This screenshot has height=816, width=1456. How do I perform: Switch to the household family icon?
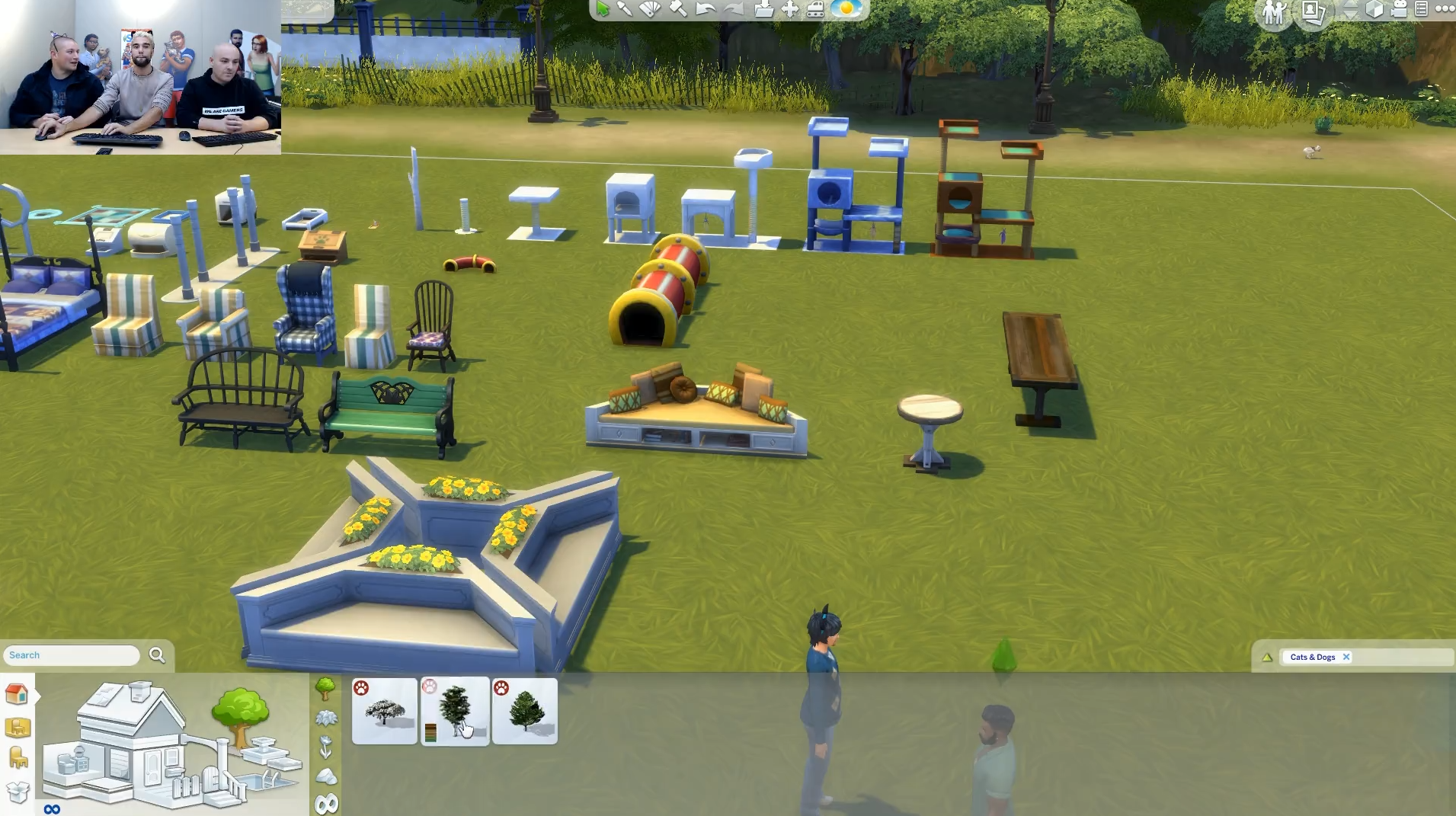1274,11
